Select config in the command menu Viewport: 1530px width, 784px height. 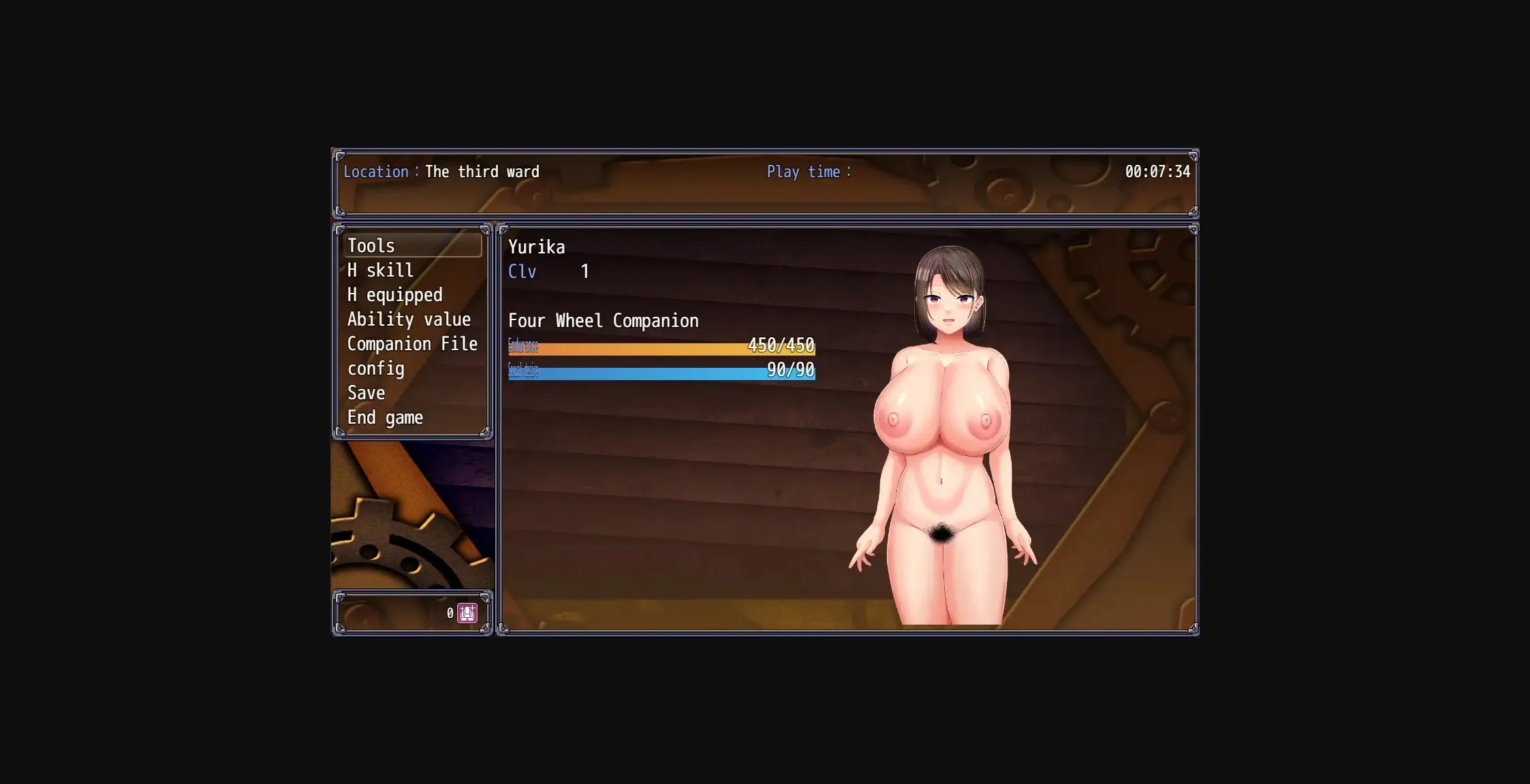coord(375,368)
